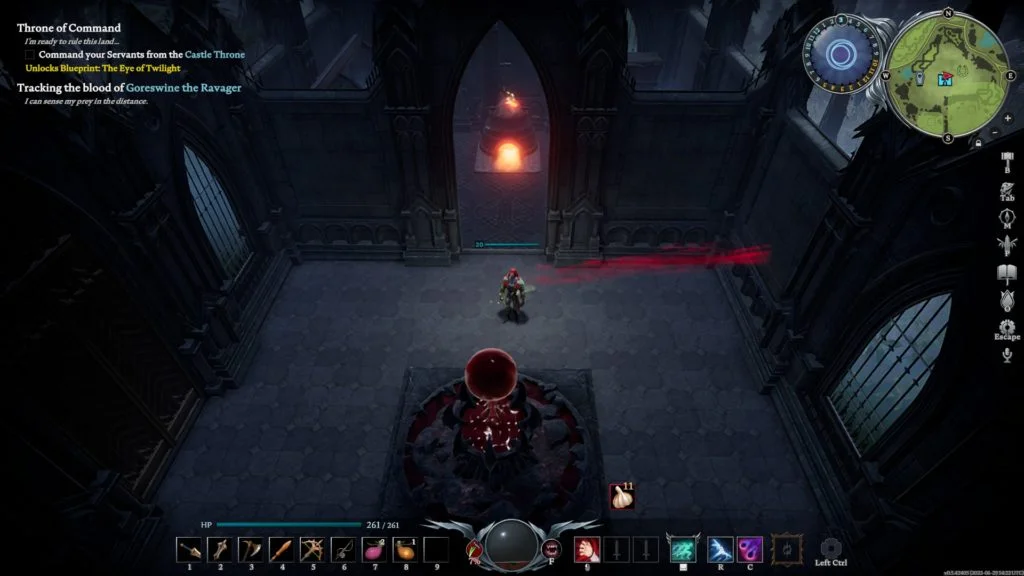Open the map icon on the side menu
1024x576 pixels.
[x=1006, y=216]
